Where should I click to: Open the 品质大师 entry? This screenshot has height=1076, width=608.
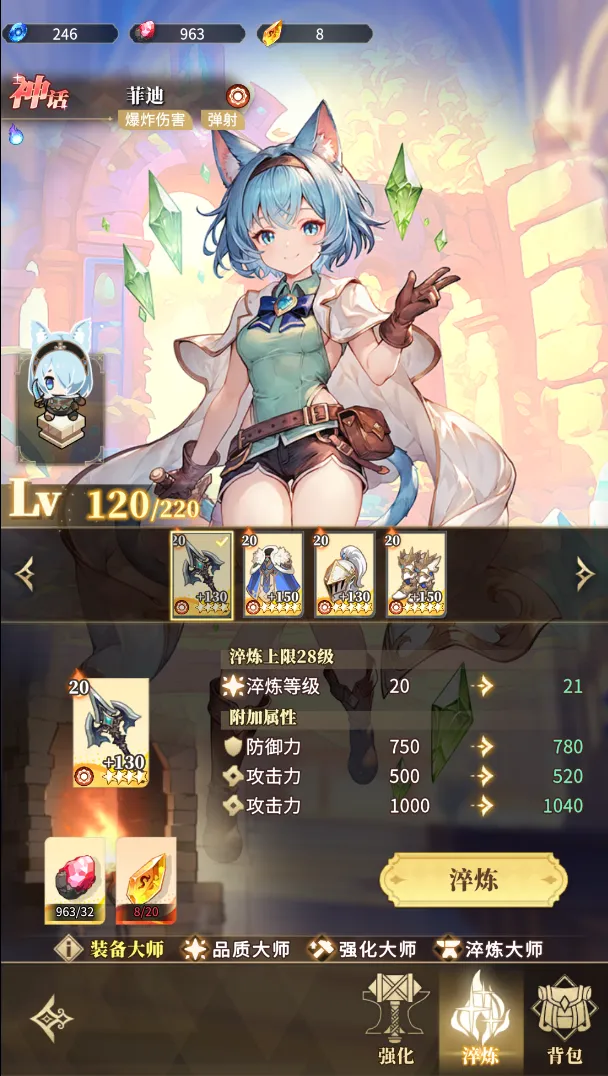tap(236, 948)
